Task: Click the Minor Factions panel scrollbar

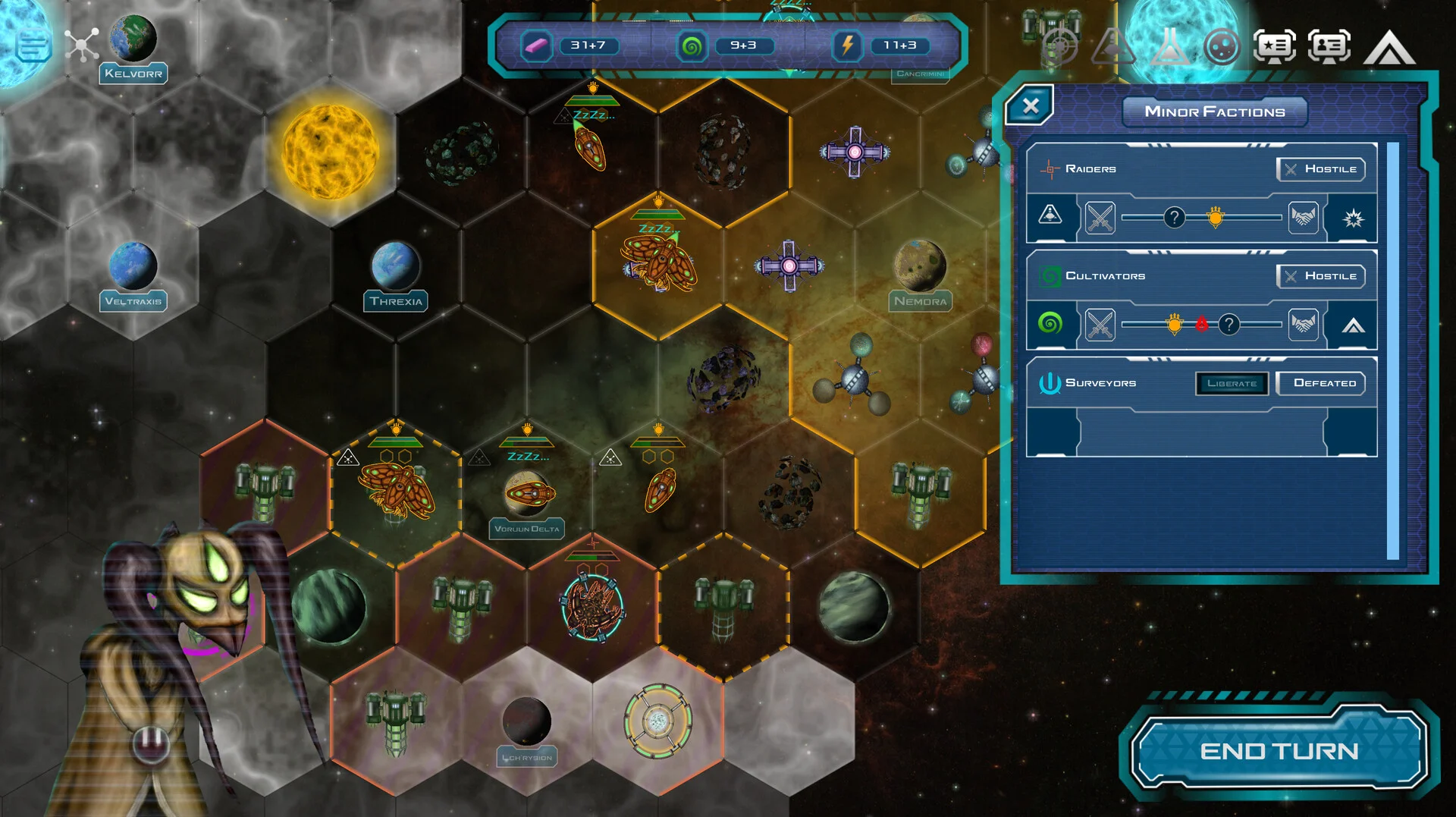Action: click(1392, 350)
